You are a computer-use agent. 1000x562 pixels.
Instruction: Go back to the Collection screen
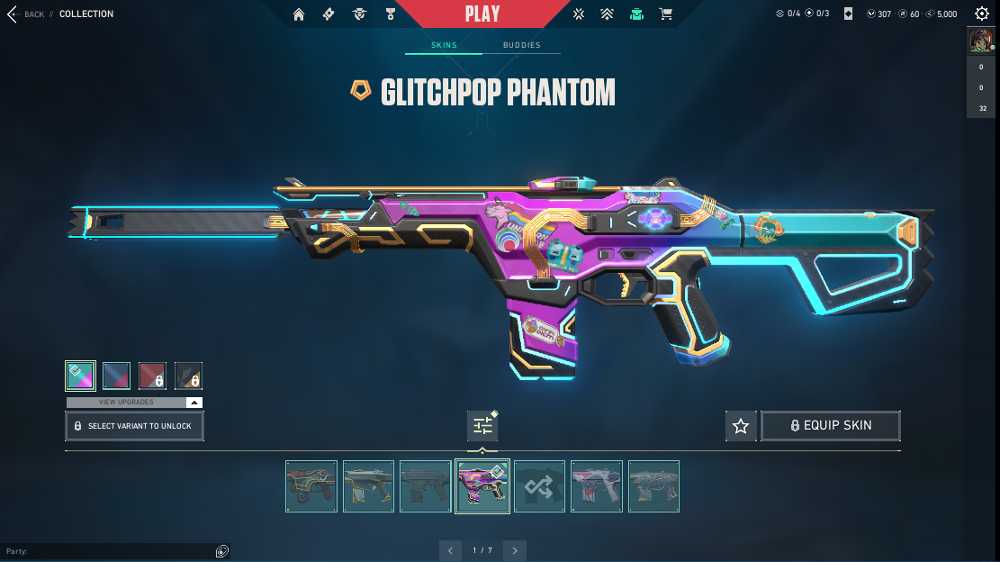coord(27,14)
